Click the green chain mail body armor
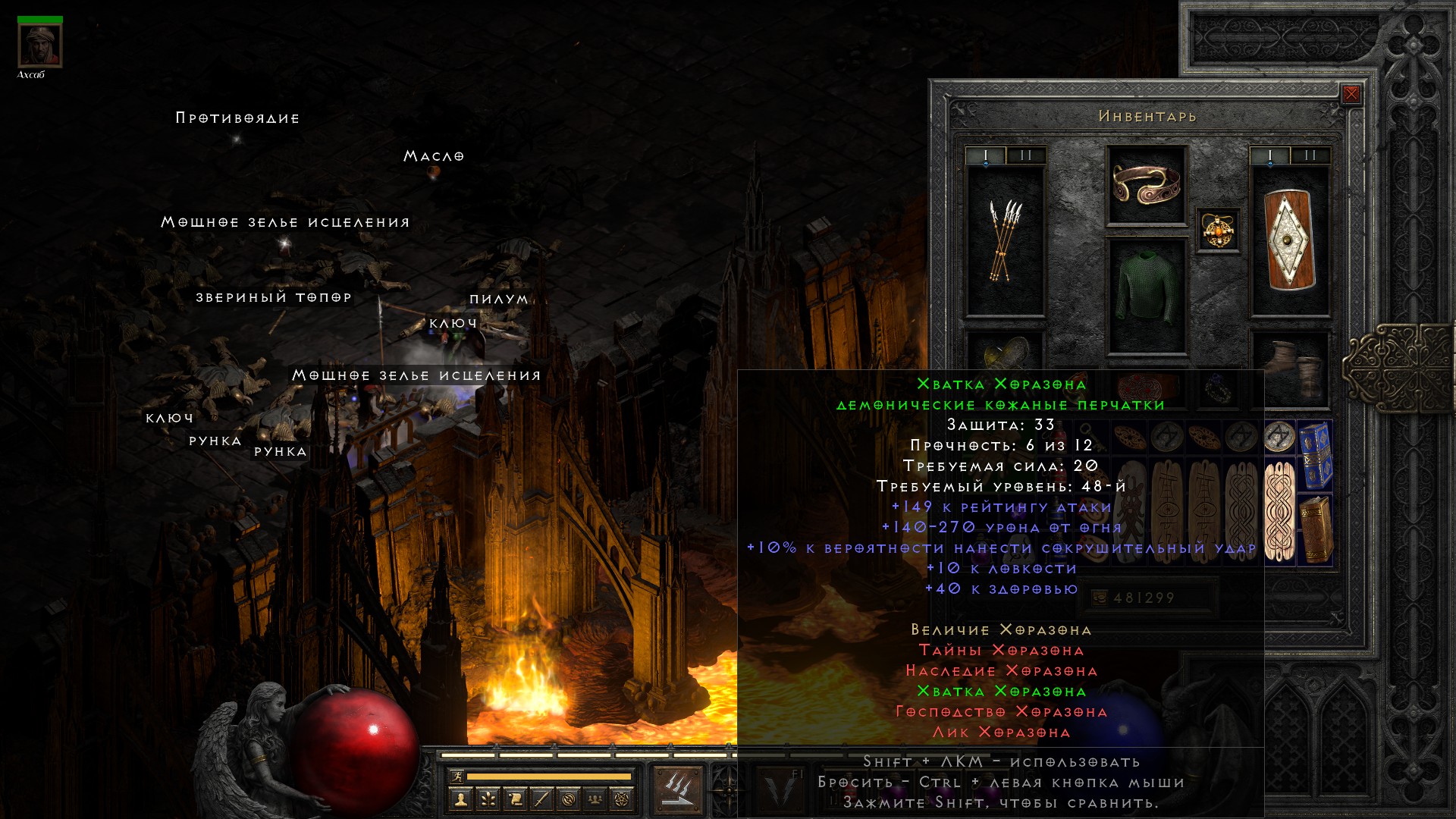The image size is (1456, 819). [x=1146, y=296]
